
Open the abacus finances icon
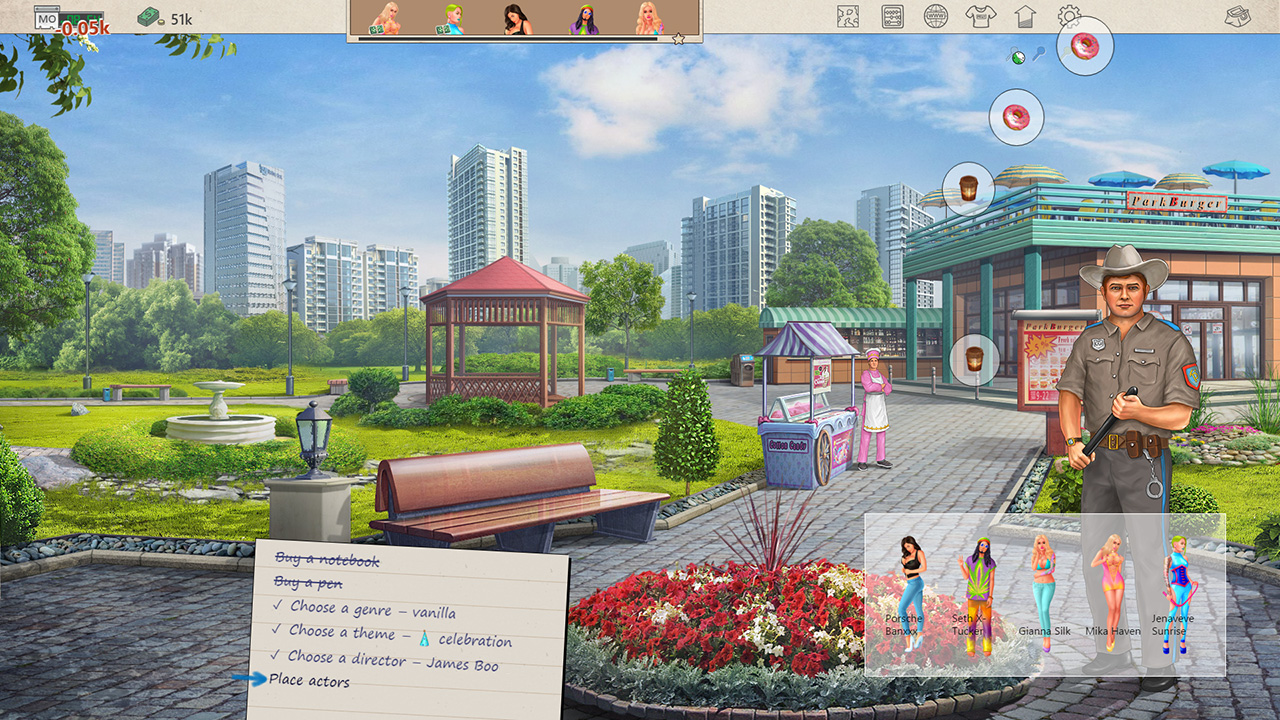(890, 16)
